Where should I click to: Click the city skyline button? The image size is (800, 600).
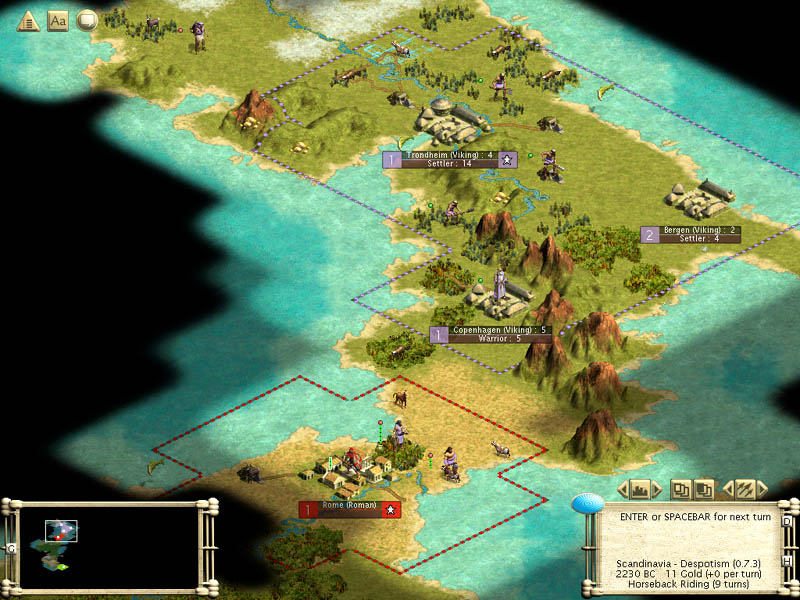642,489
